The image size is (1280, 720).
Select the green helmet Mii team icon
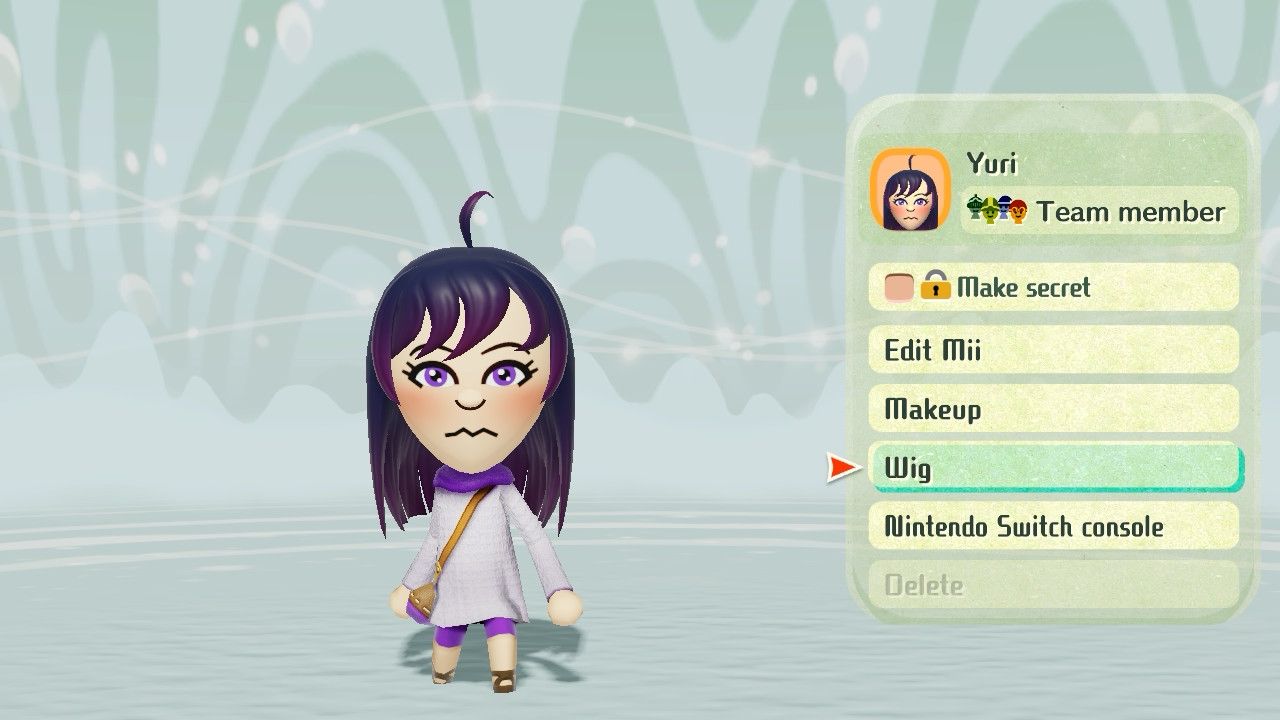973,207
